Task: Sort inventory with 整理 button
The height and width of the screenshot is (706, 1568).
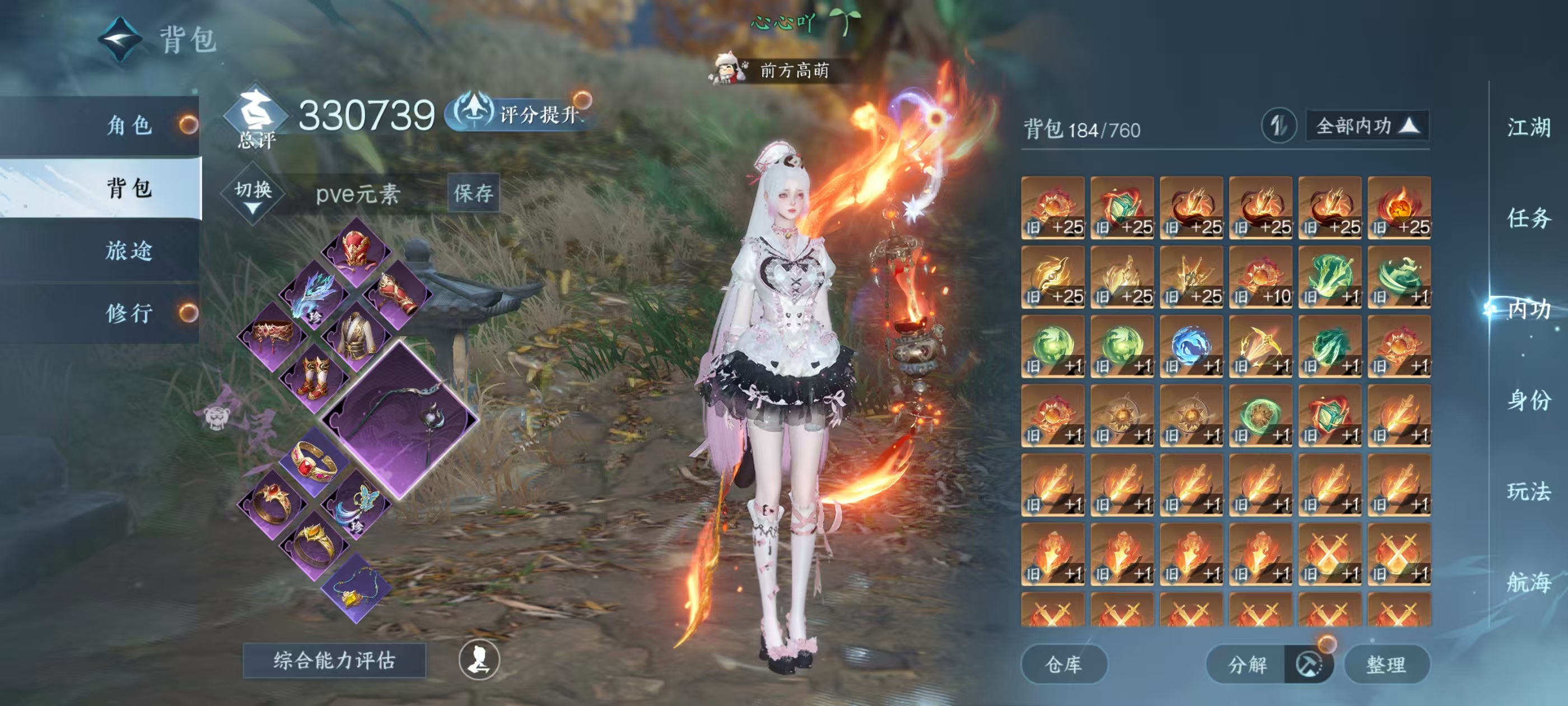Action: coord(1385,664)
